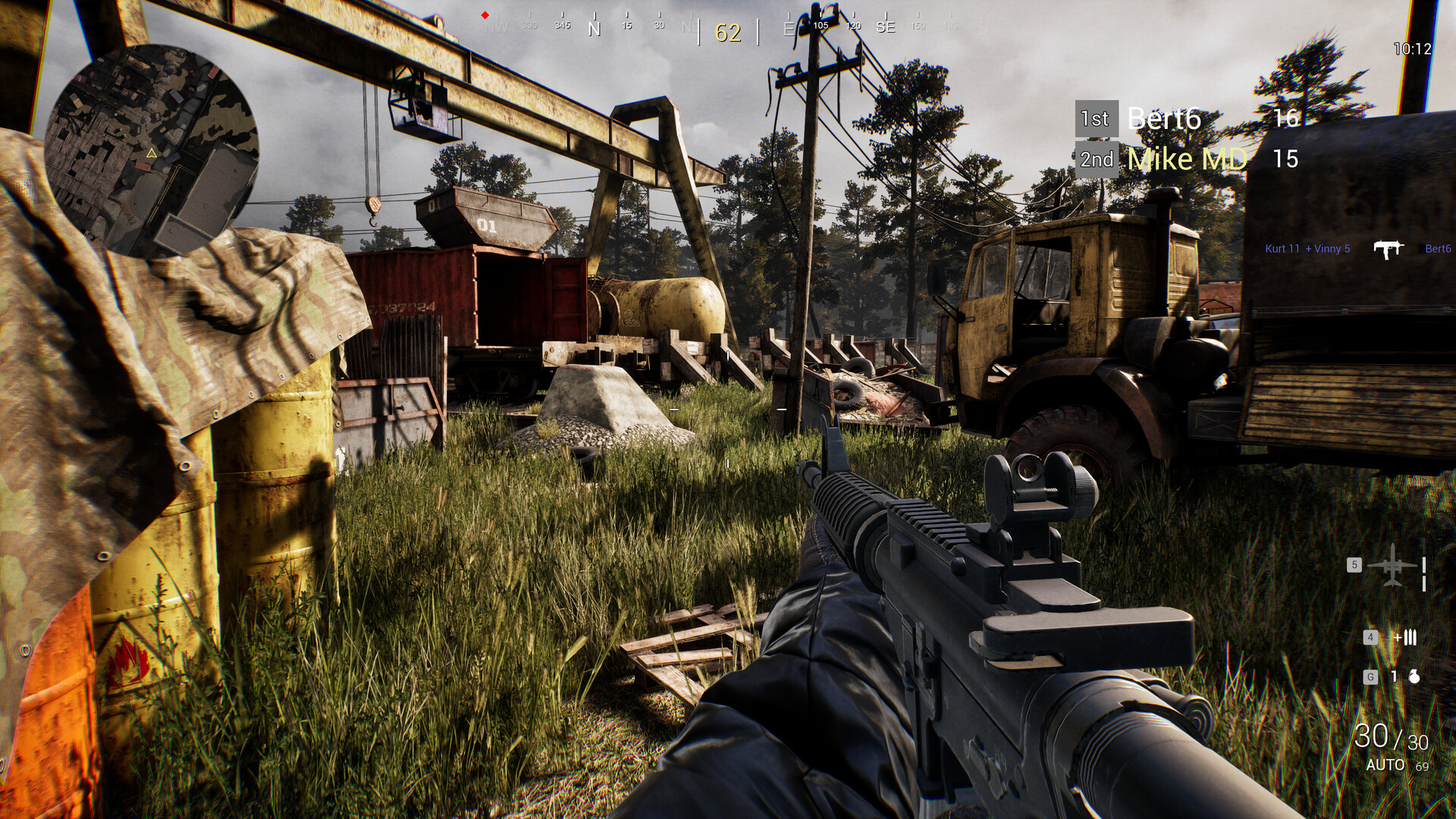1456x819 pixels.
Task: Click the Vinny 5 assist label in the killfeed
Action: pyautogui.click(x=1329, y=248)
